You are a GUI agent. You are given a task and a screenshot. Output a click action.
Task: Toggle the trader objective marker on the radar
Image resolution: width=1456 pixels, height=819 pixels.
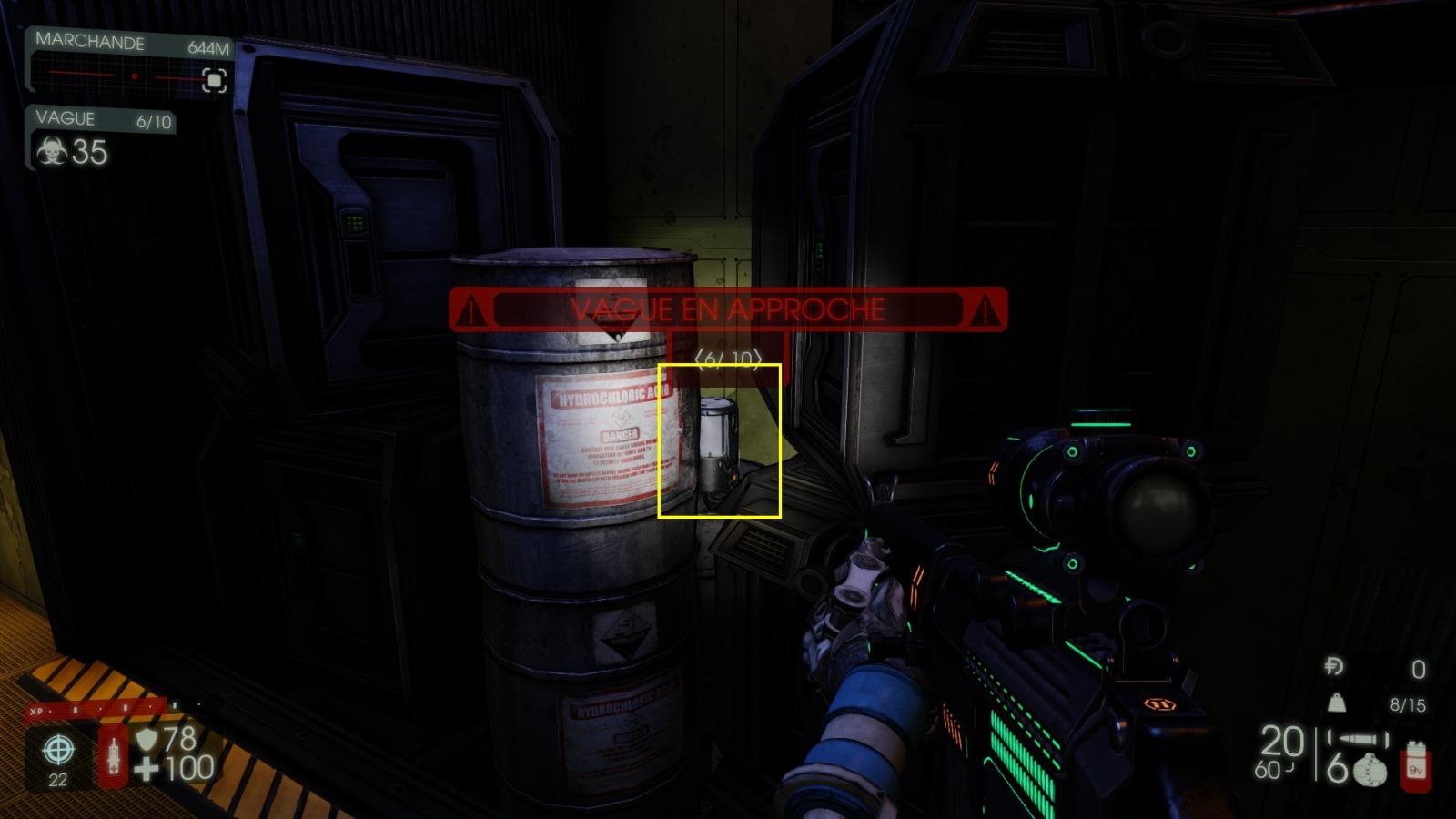(x=213, y=82)
